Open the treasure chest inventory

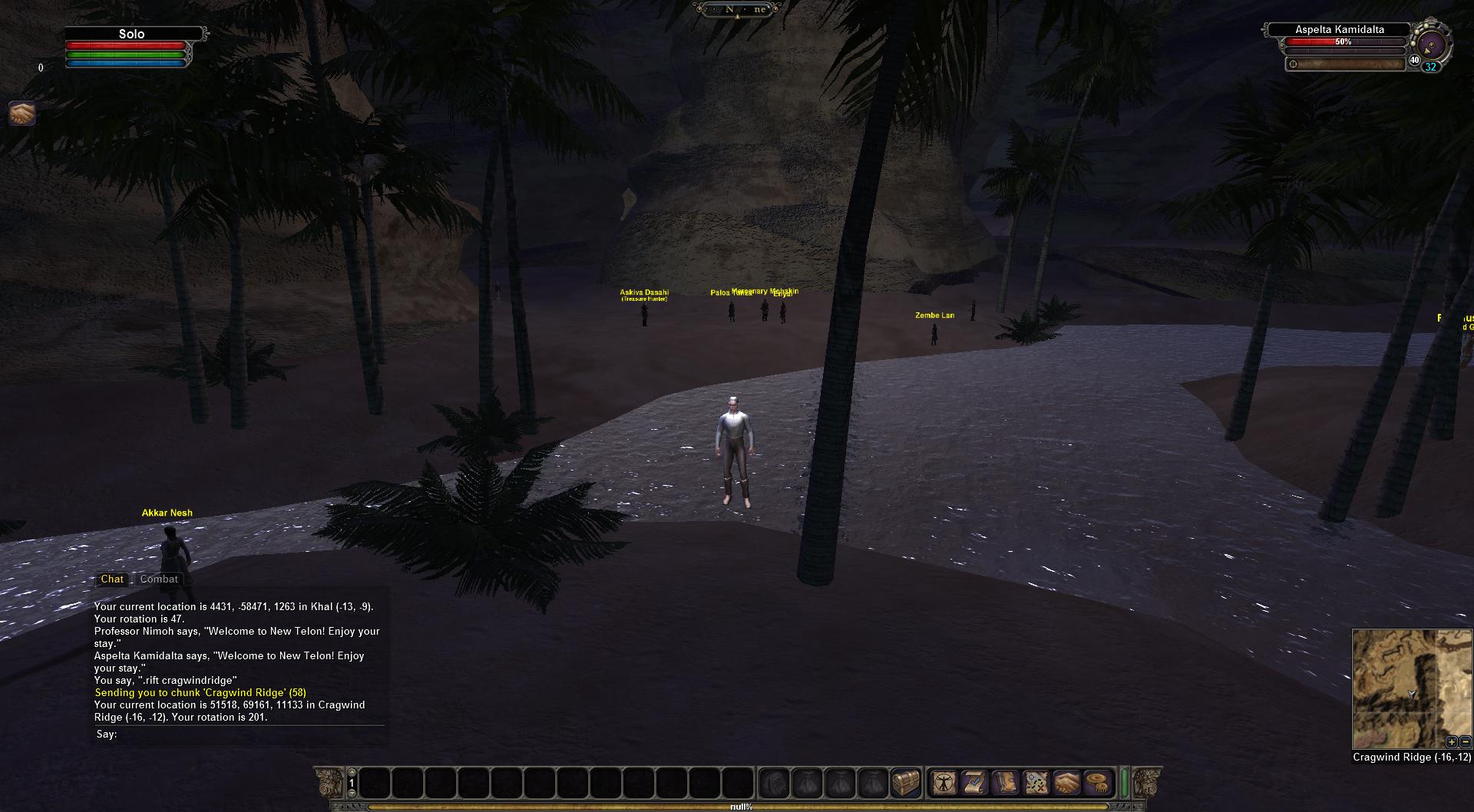(x=905, y=783)
